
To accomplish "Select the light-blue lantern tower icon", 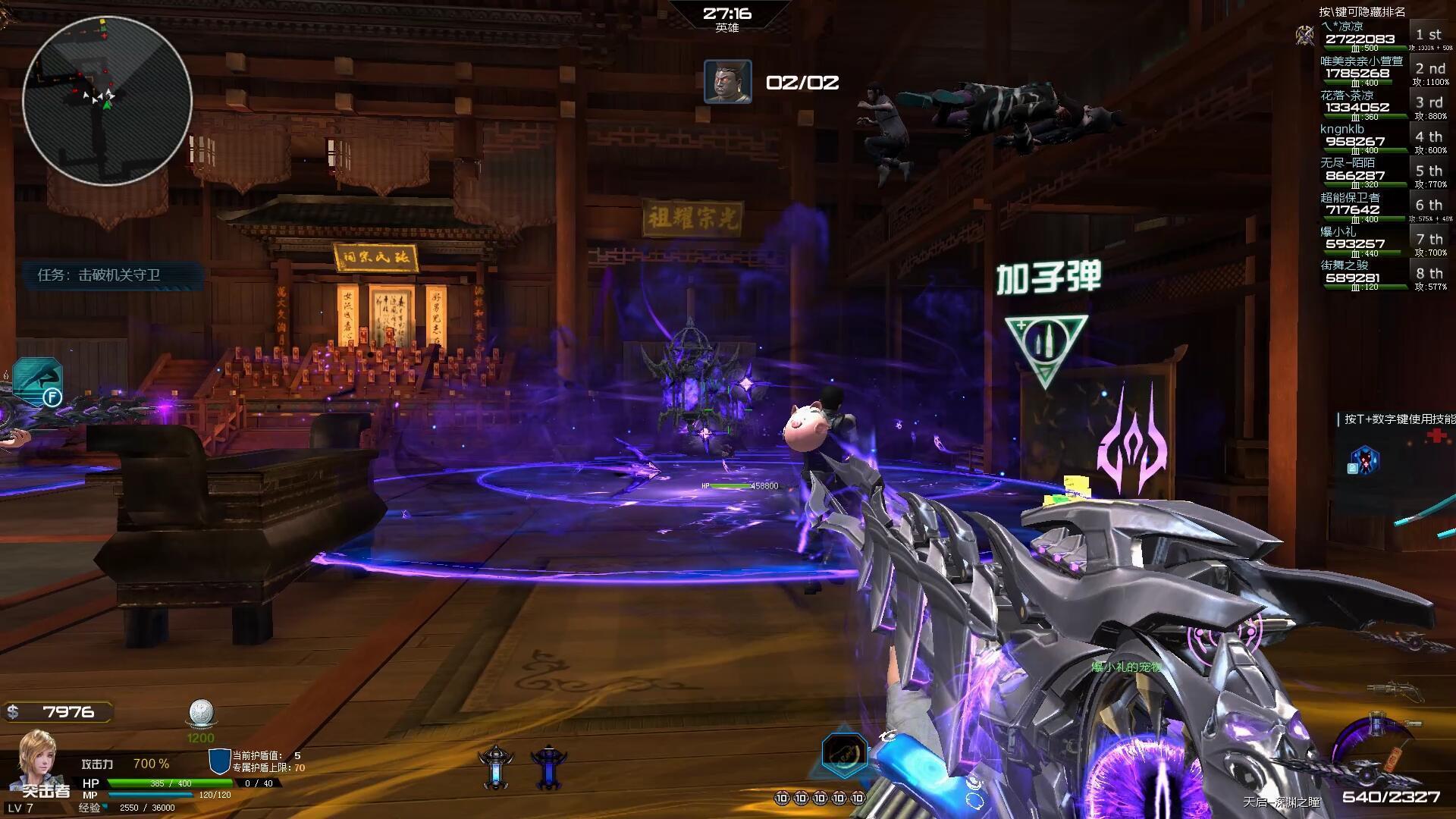I will click(x=496, y=767).
